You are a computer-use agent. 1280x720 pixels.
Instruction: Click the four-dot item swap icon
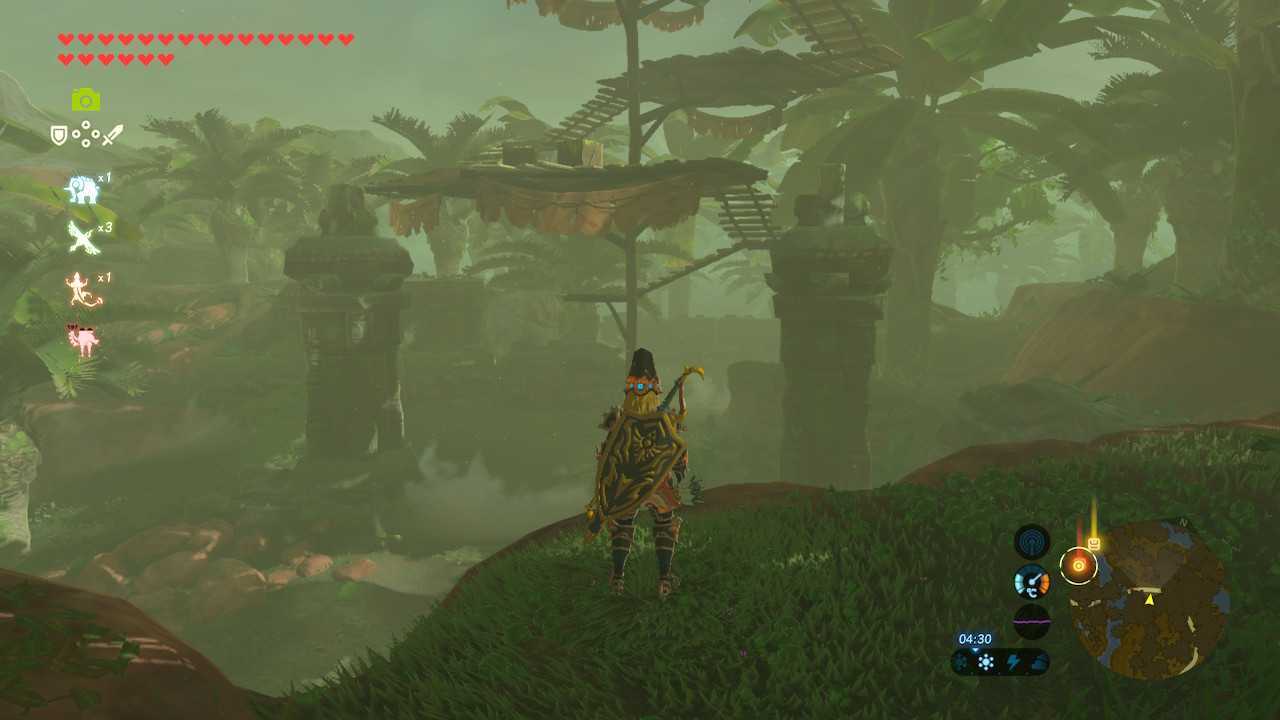[x=85, y=135]
